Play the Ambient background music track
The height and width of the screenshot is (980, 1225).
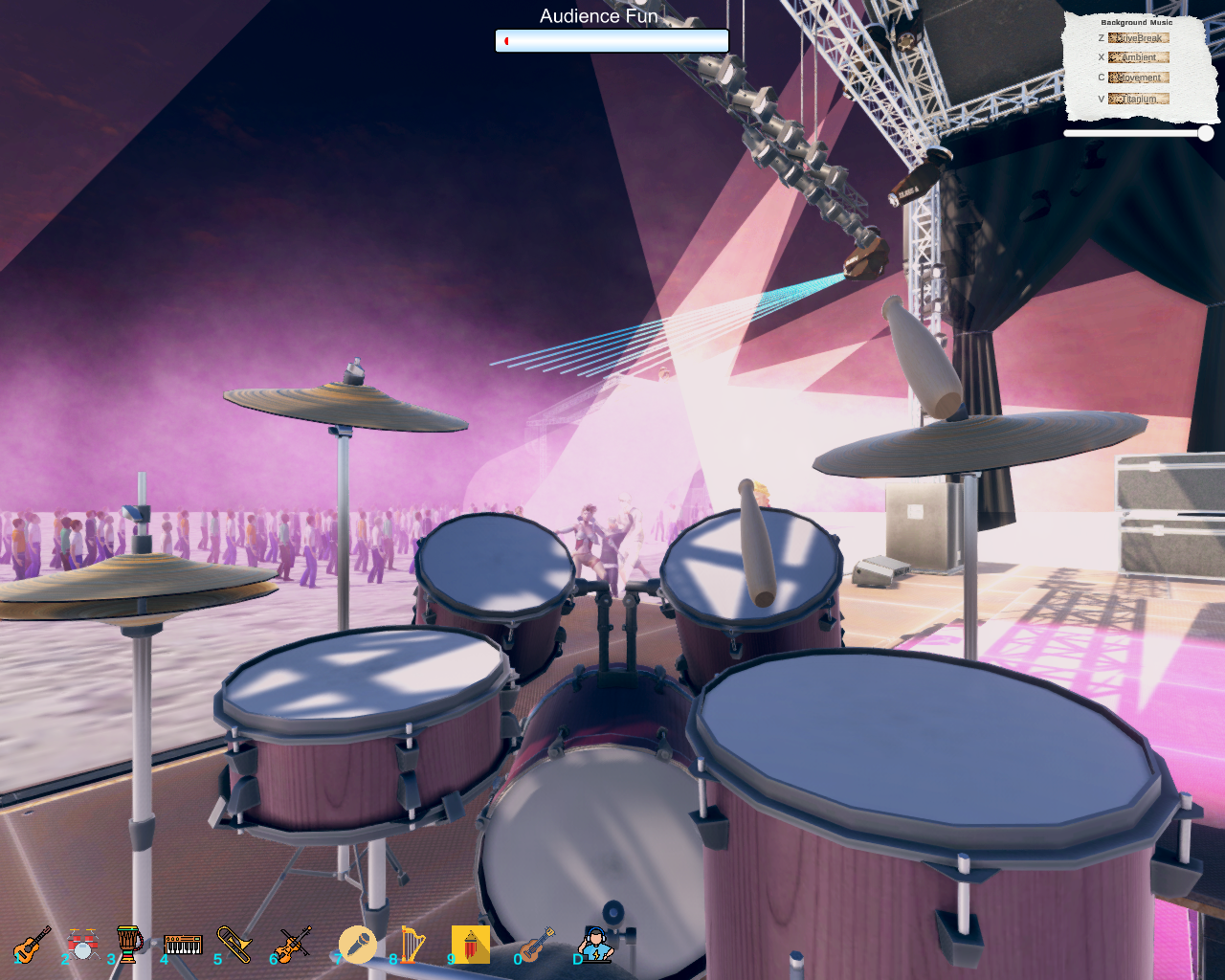point(1139,57)
